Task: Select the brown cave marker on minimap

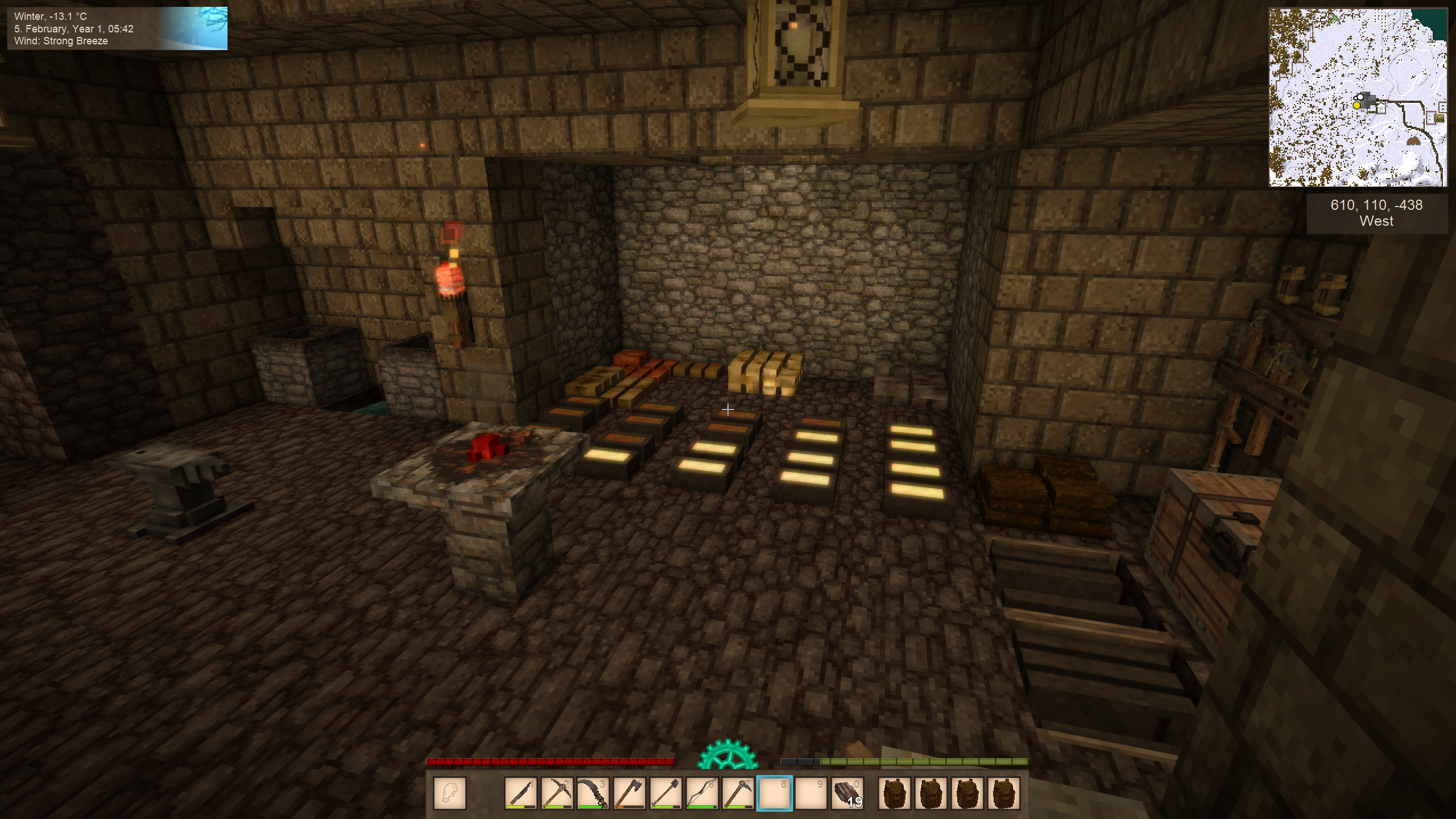Action: tap(1413, 140)
